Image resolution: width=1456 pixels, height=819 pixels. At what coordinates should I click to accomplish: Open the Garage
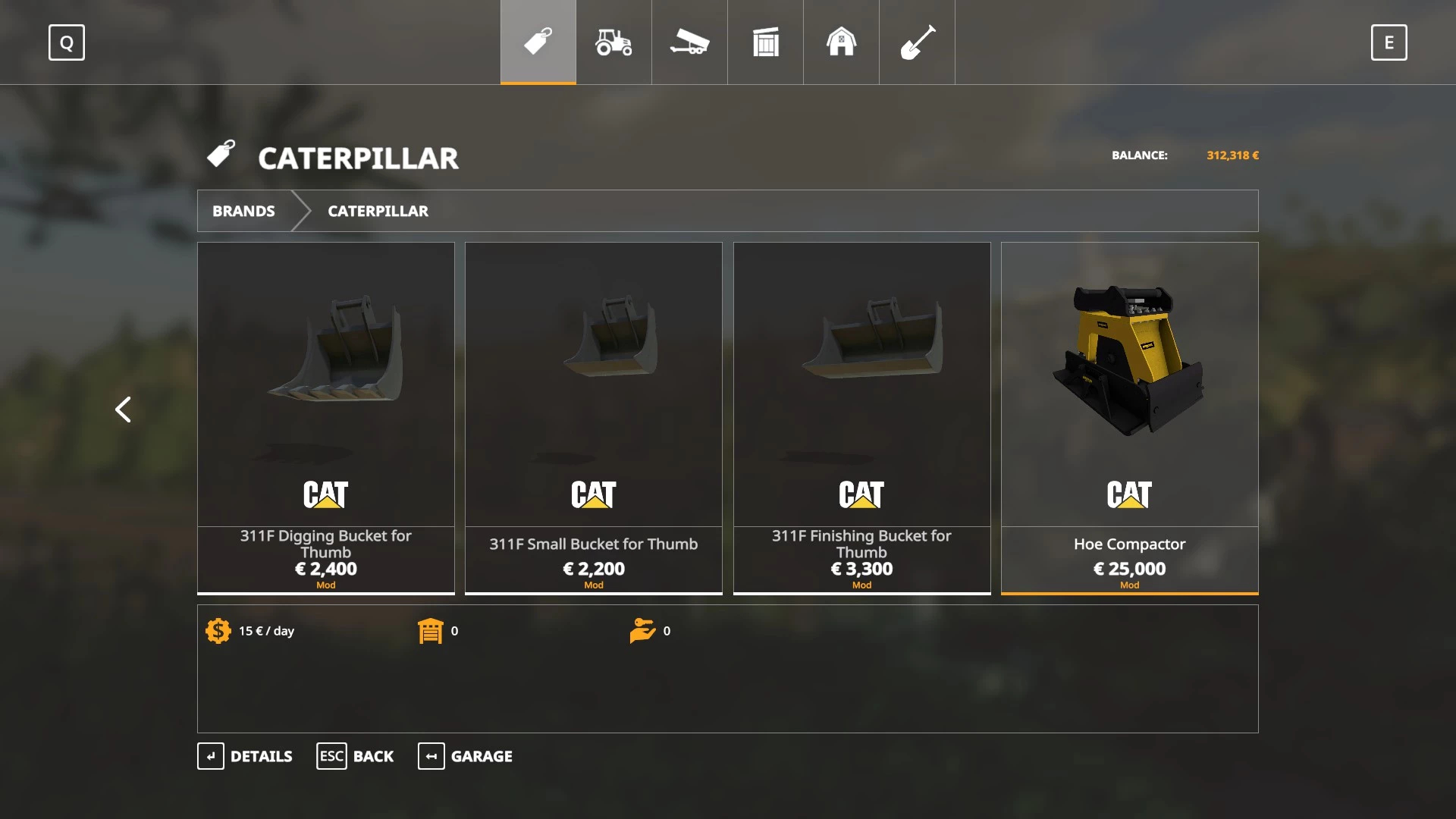465,756
